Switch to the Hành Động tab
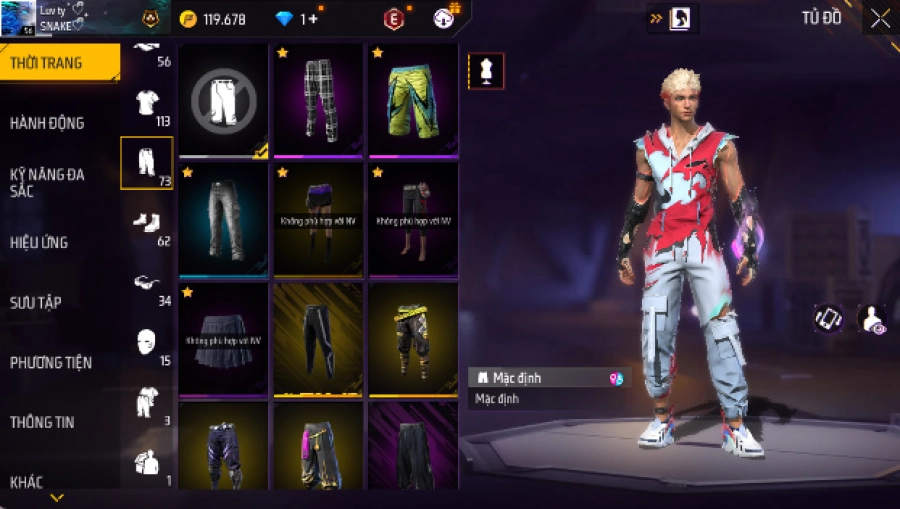The height and width of the screenshot is (509, 900). click(48, 123)
